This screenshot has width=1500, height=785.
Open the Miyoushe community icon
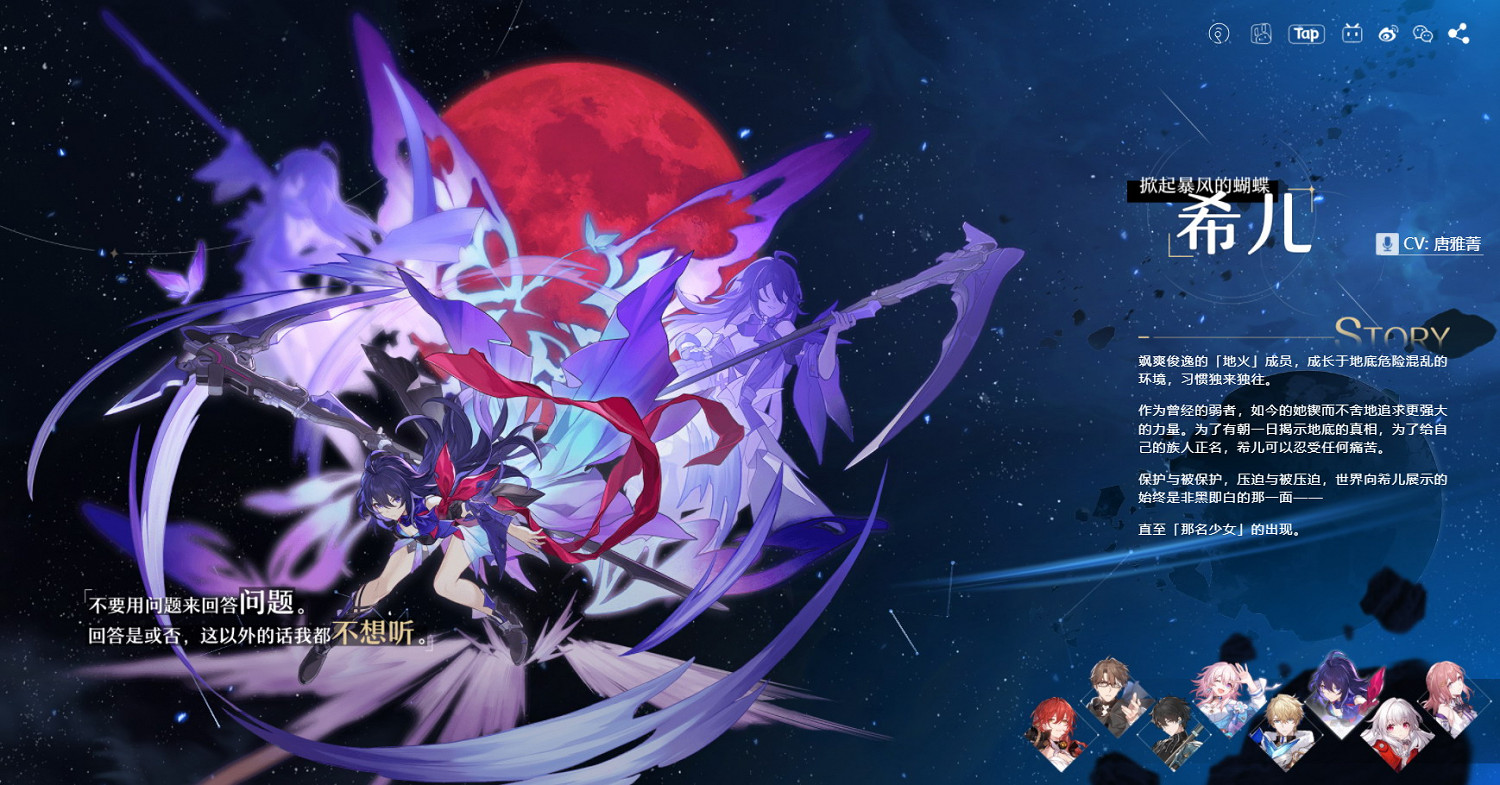pos(1261,34)
